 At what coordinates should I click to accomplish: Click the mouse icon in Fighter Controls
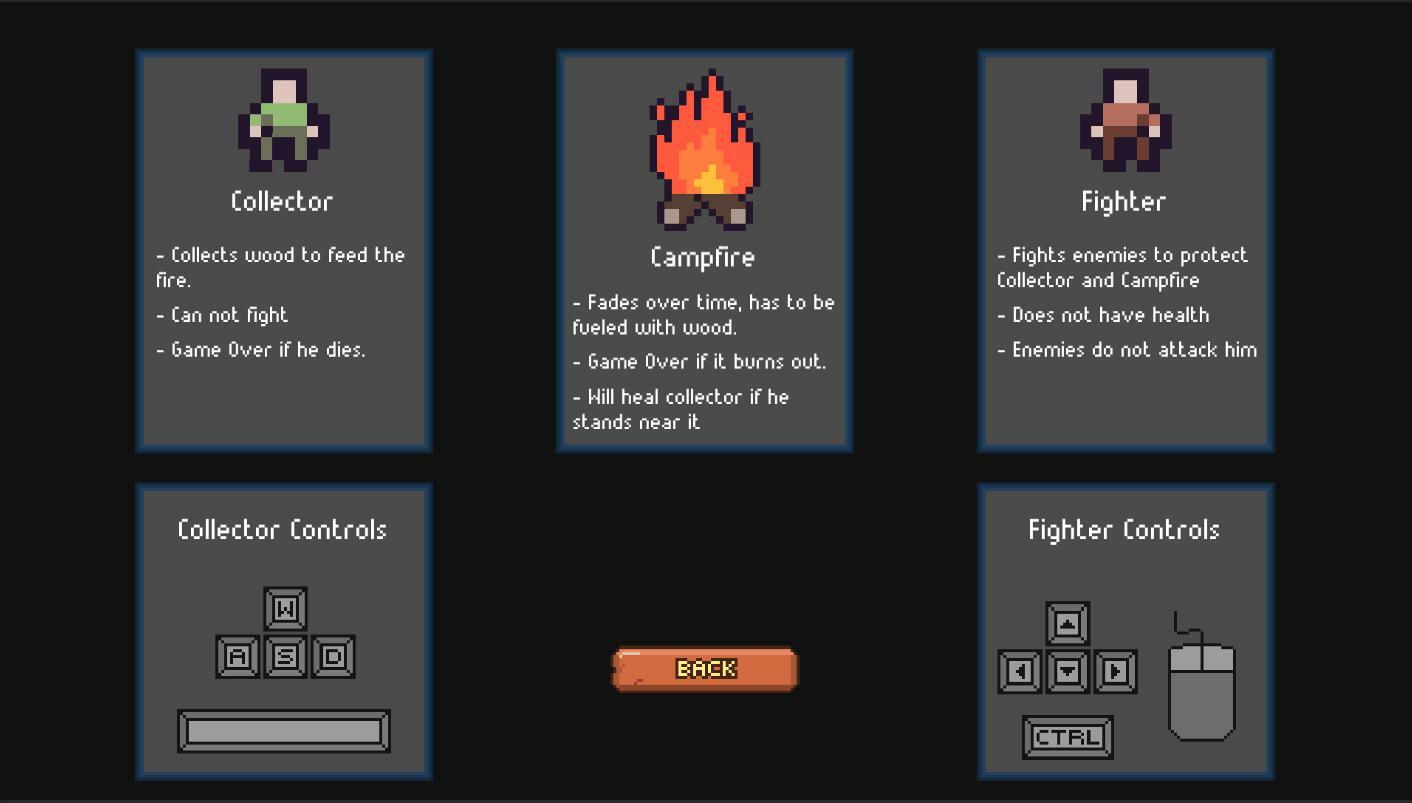click(1203, 678)
